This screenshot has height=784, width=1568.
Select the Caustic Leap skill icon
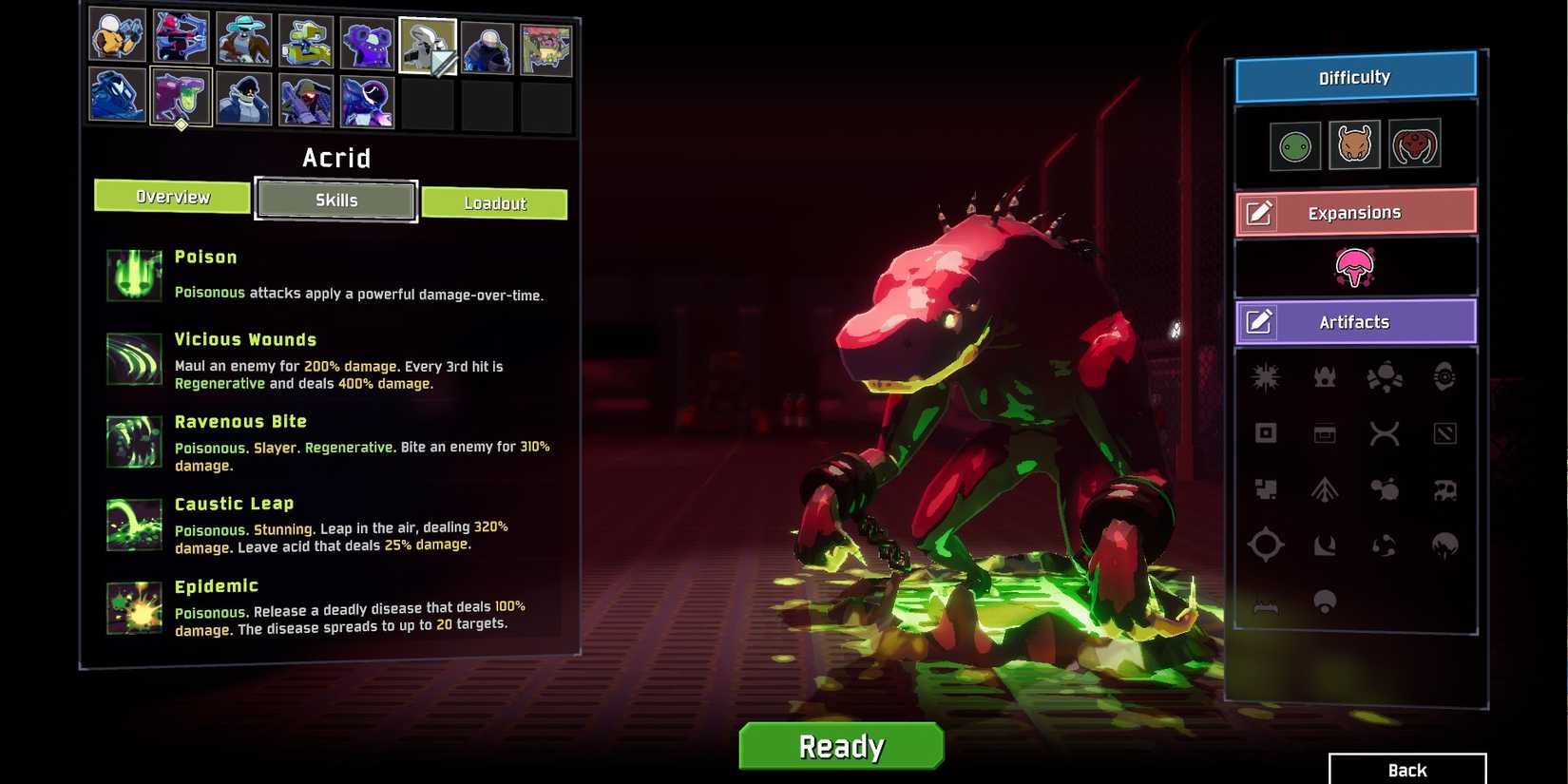point(133,524)
